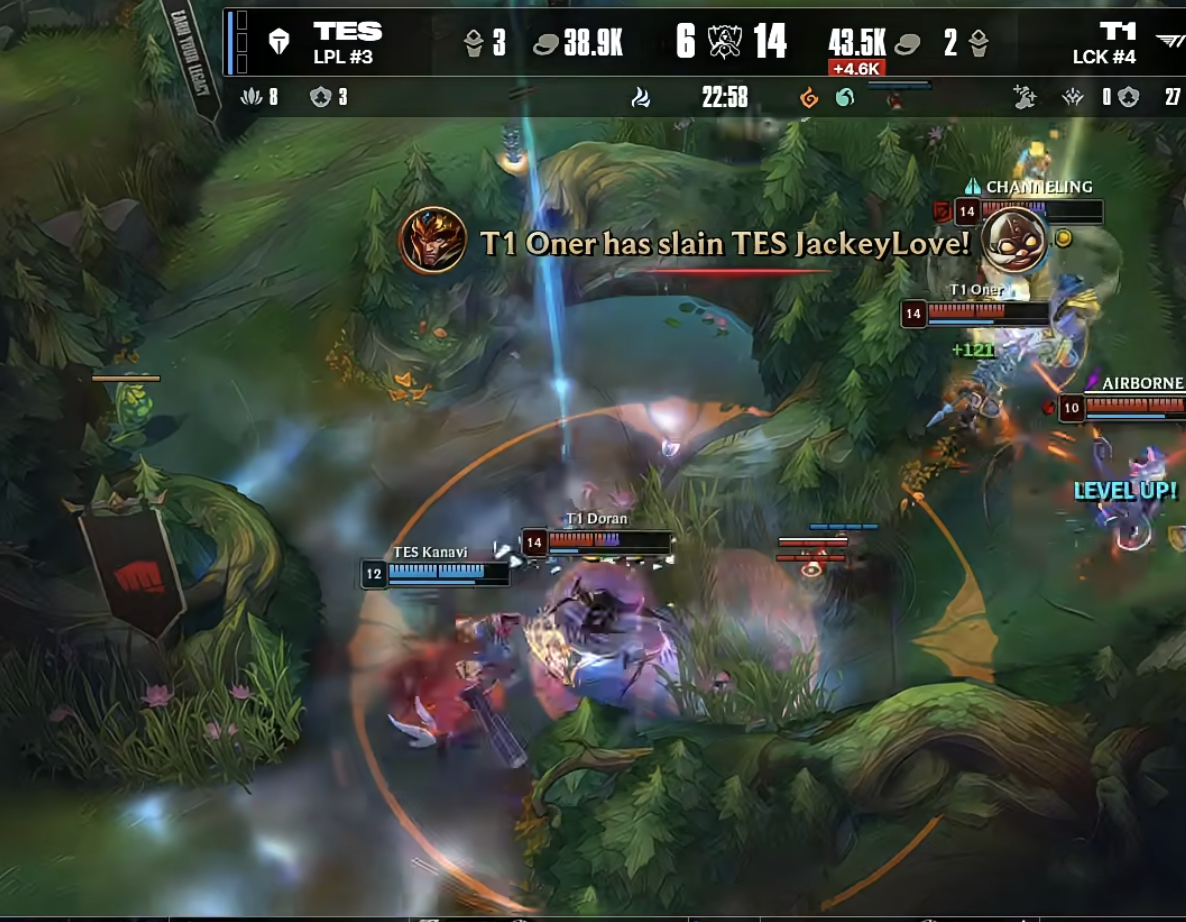Select the Worlds trophy emblem between the kill scores
Viewport: 1186px width, 922px height.
724,42
